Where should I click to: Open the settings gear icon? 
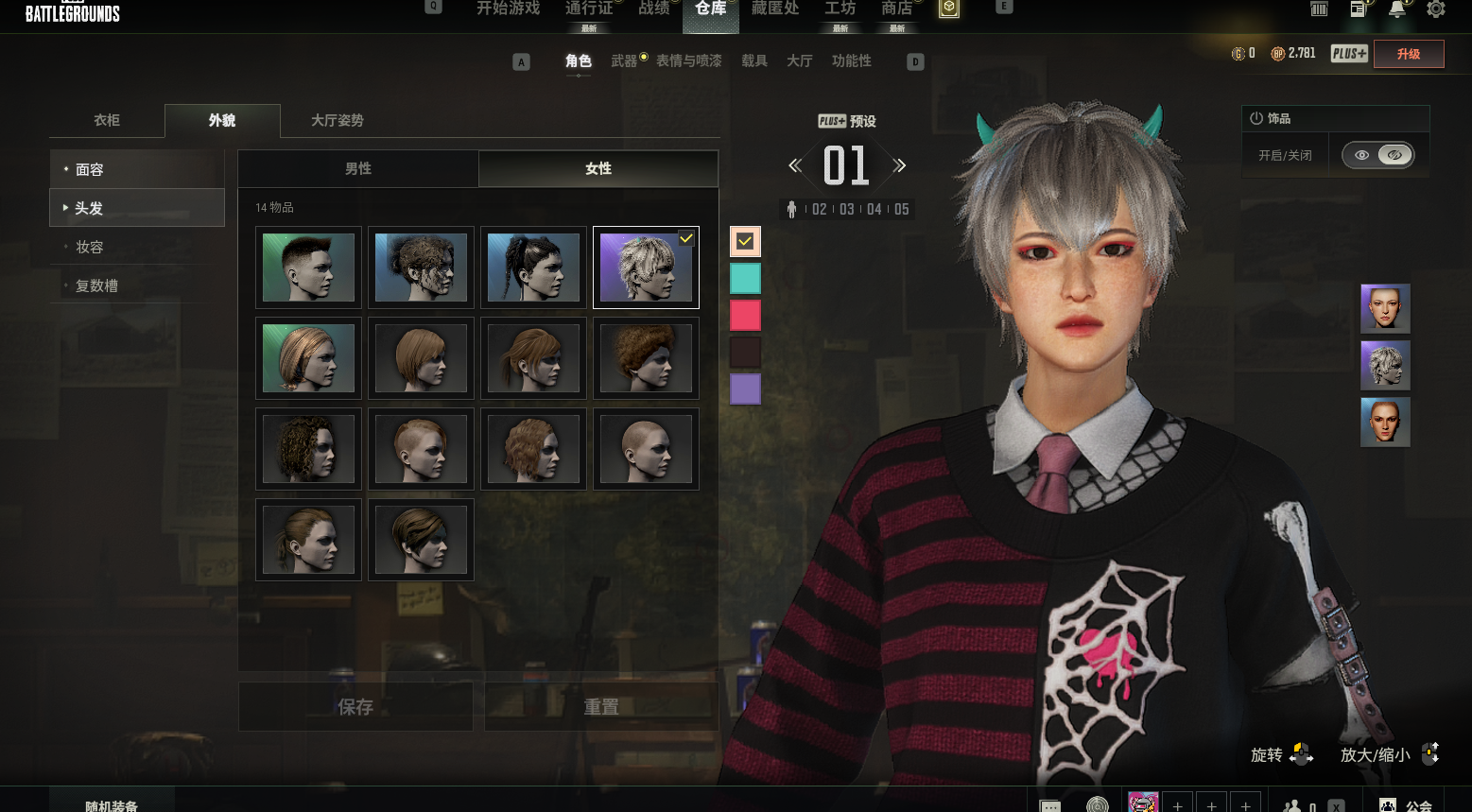1435,9
